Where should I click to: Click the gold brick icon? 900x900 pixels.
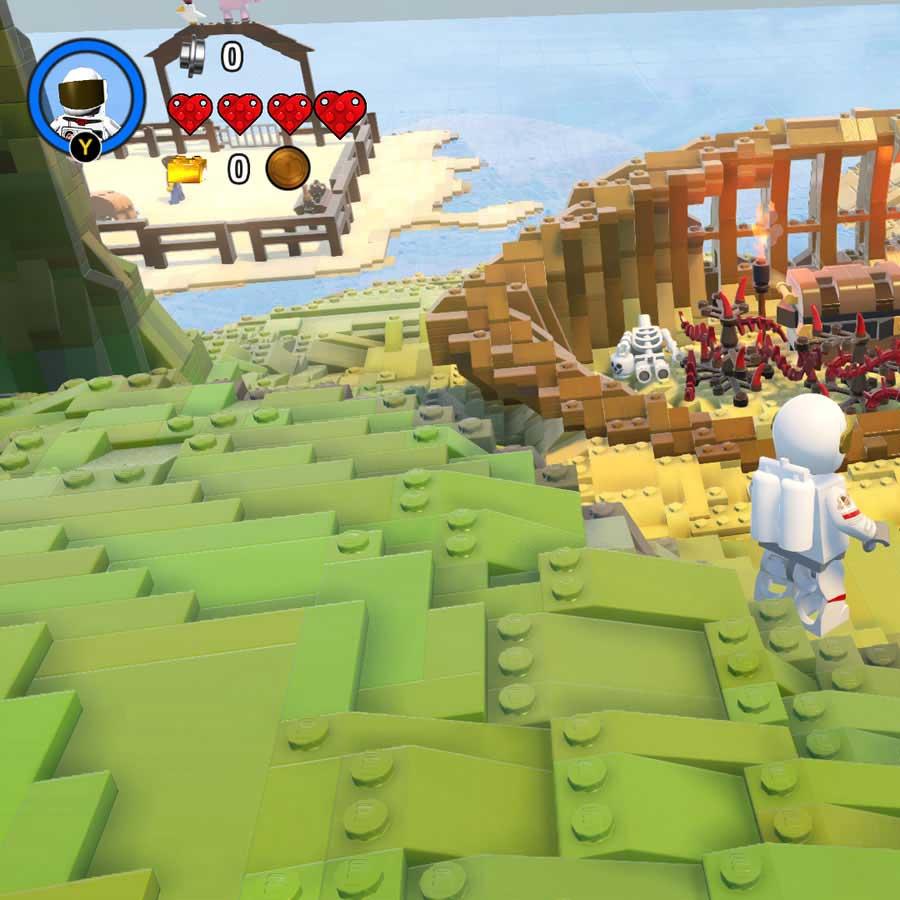(x=187, y=170)
